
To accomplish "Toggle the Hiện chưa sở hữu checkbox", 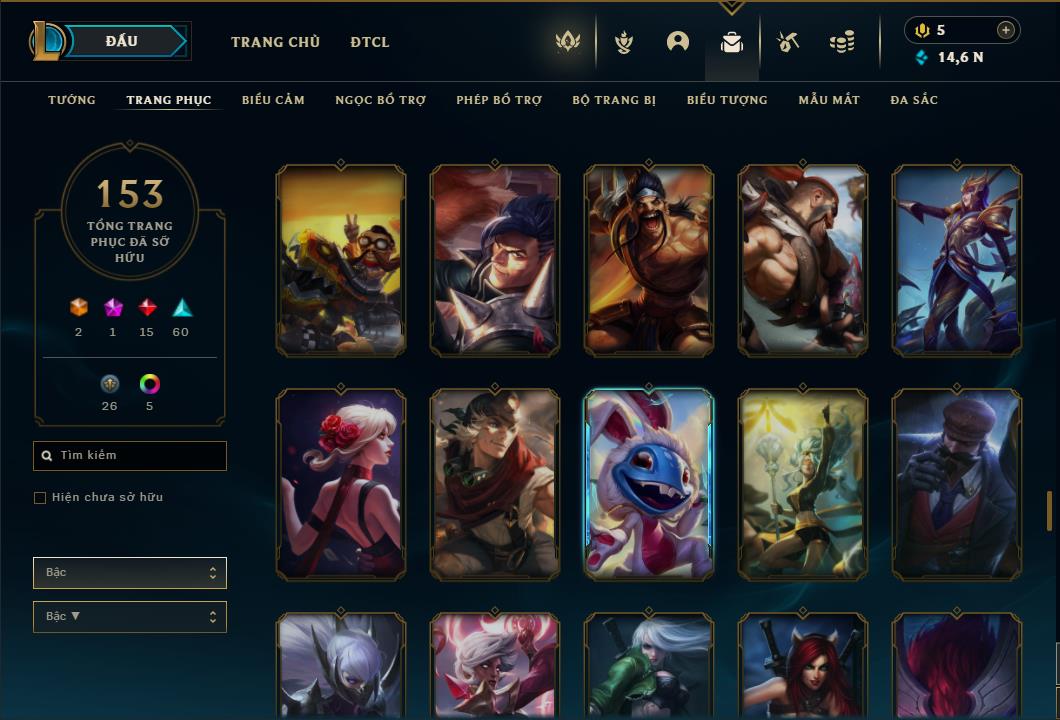I will coord(40,498).
